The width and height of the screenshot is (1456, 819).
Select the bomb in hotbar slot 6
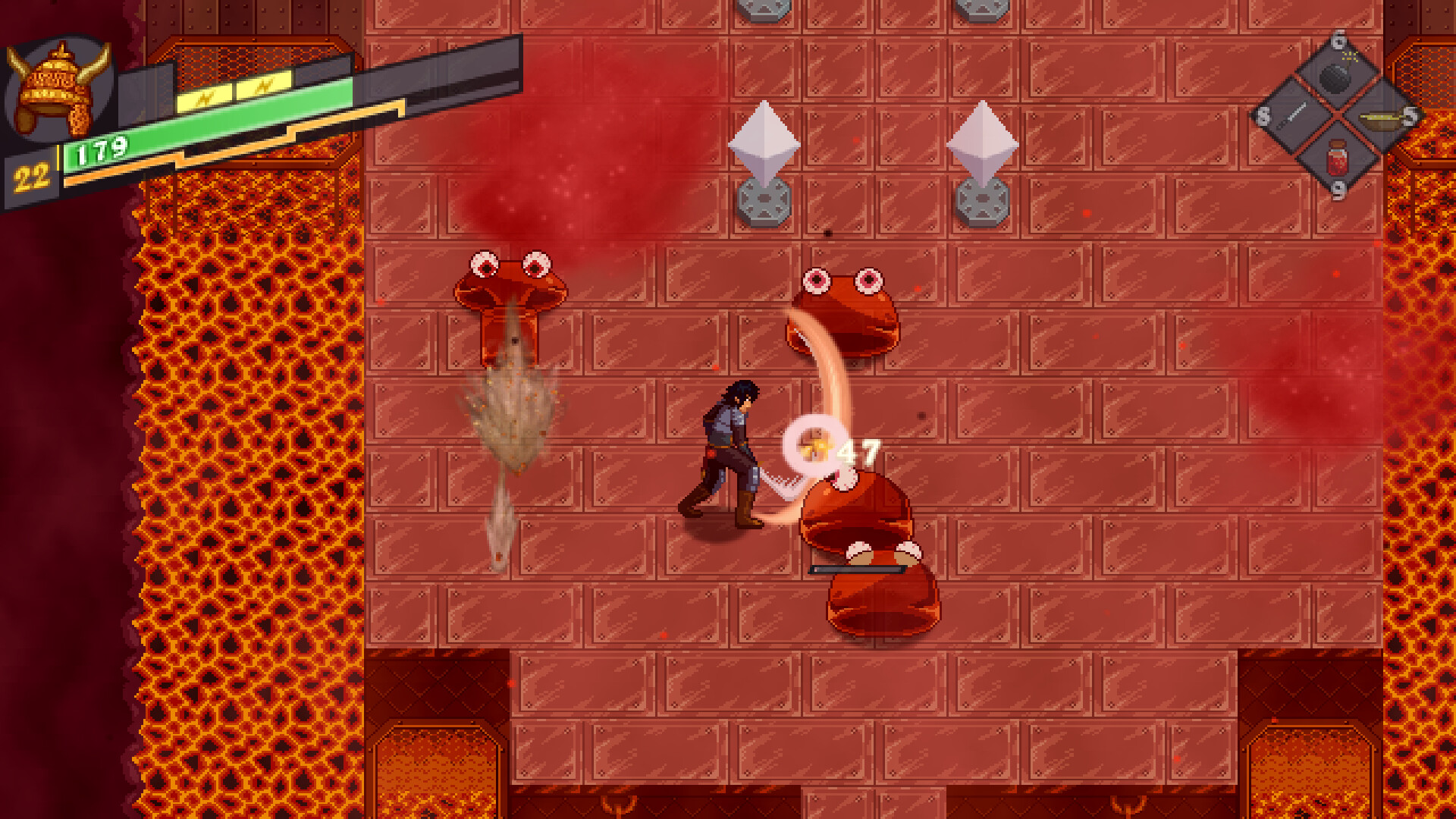[1336, 77]
